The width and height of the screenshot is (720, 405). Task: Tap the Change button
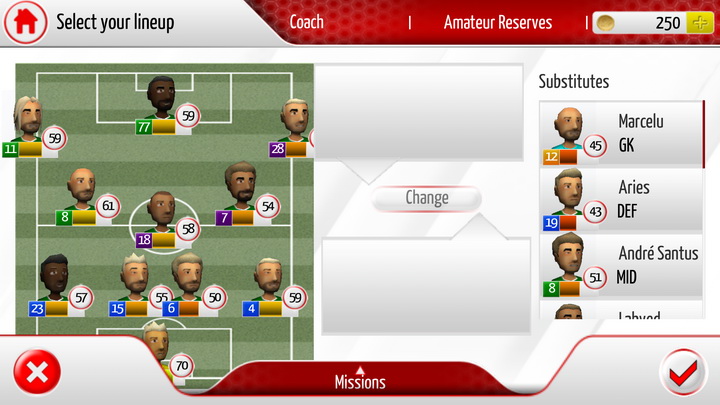tap(426, 198)
